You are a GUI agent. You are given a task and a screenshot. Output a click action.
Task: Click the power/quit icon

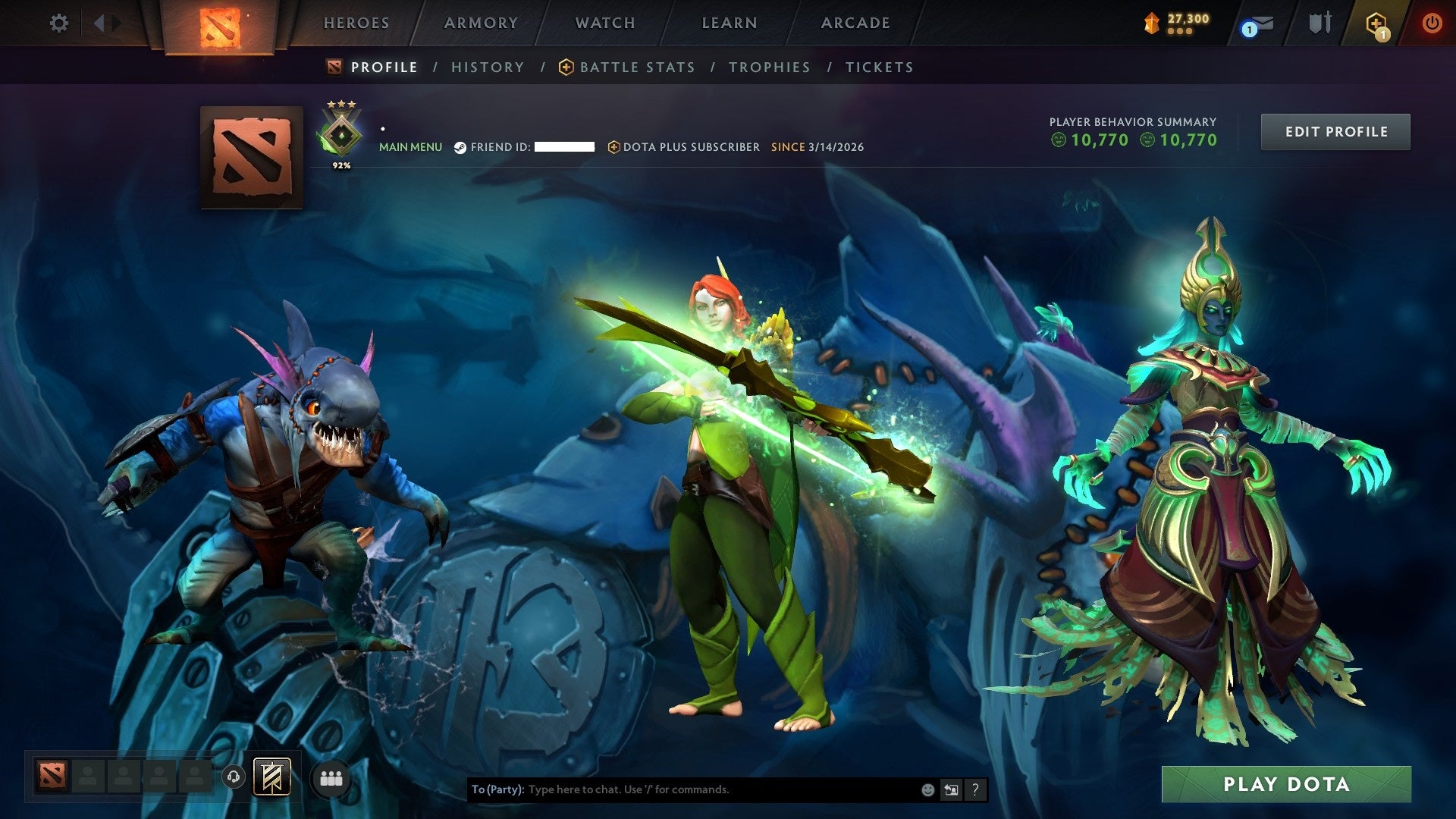(x=1433, y=24)
